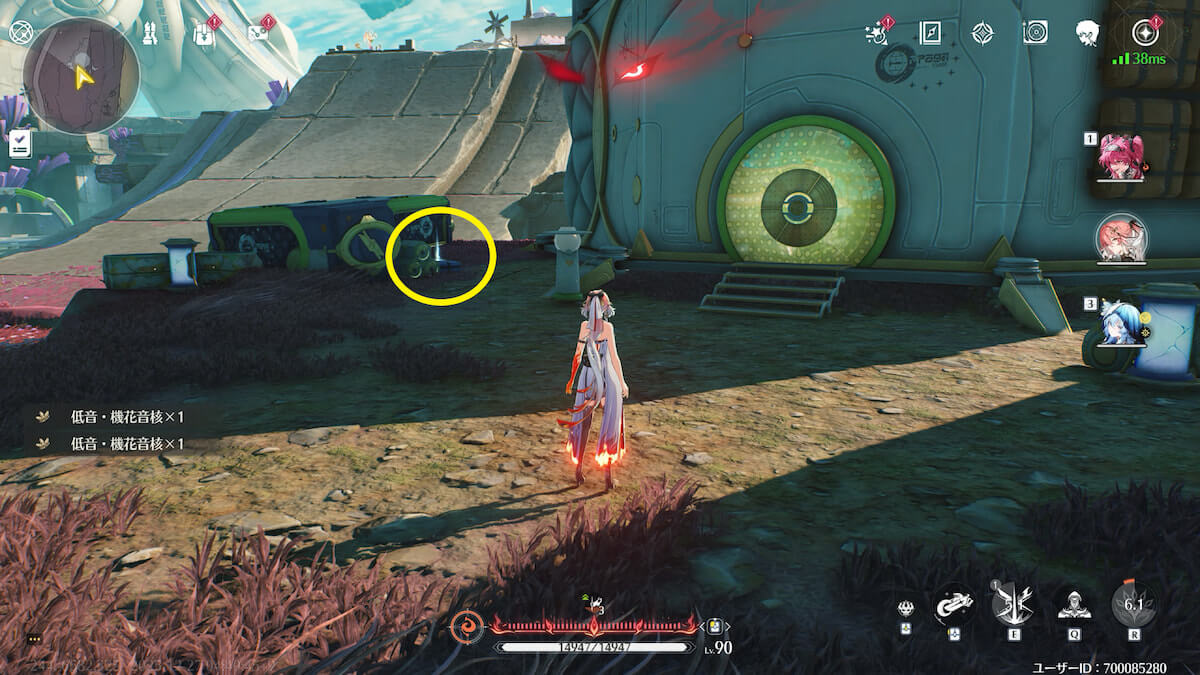Click the globe icon above the minimap
Screen dimensions: 1200x675
[x=20, y=32]
